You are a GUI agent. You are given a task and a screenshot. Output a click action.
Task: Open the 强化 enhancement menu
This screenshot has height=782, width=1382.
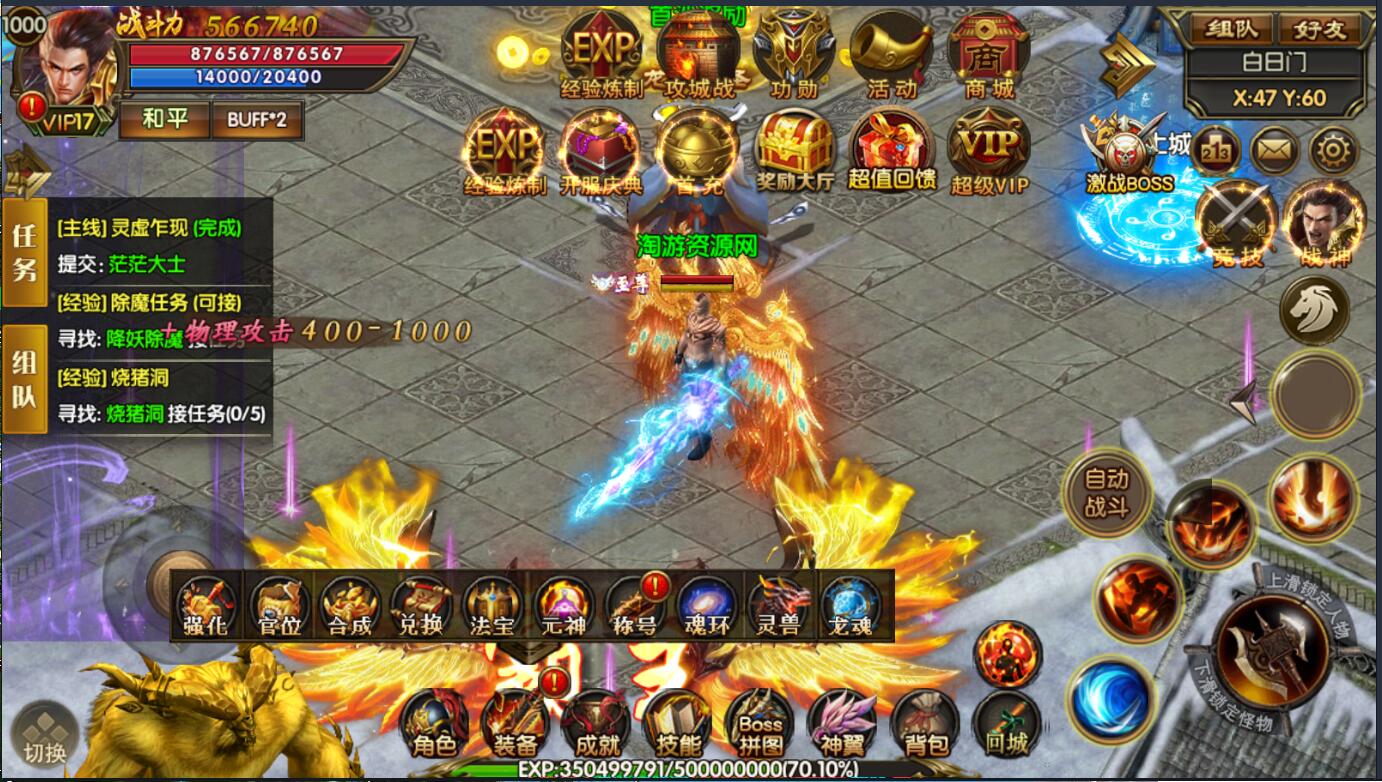coord(207,605)
